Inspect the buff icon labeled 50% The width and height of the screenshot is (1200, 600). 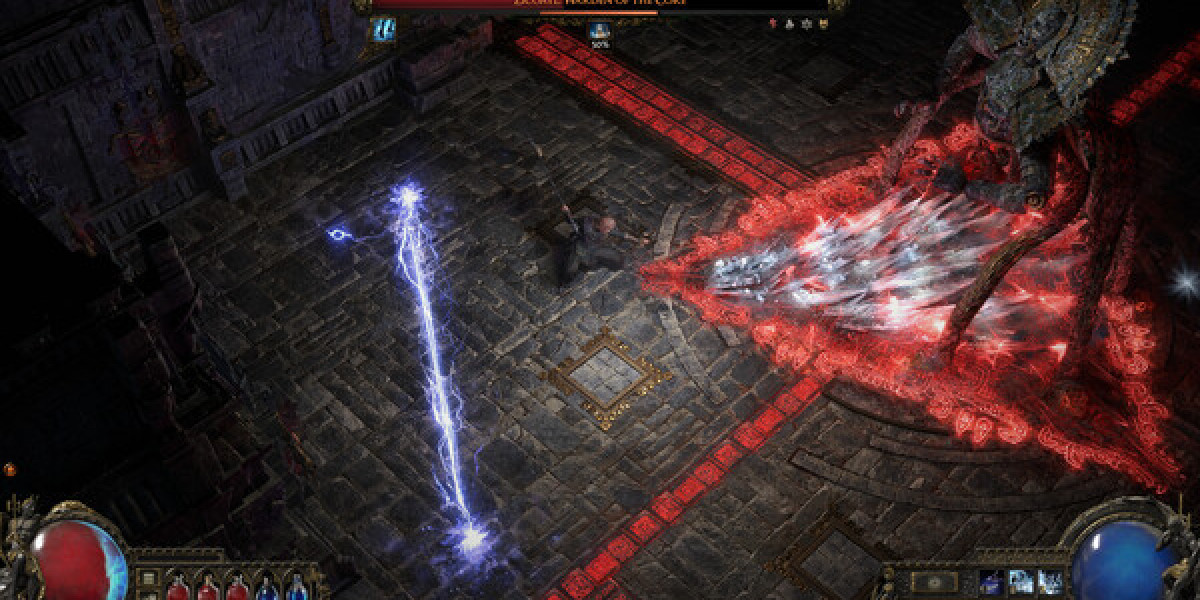(601, 33)
